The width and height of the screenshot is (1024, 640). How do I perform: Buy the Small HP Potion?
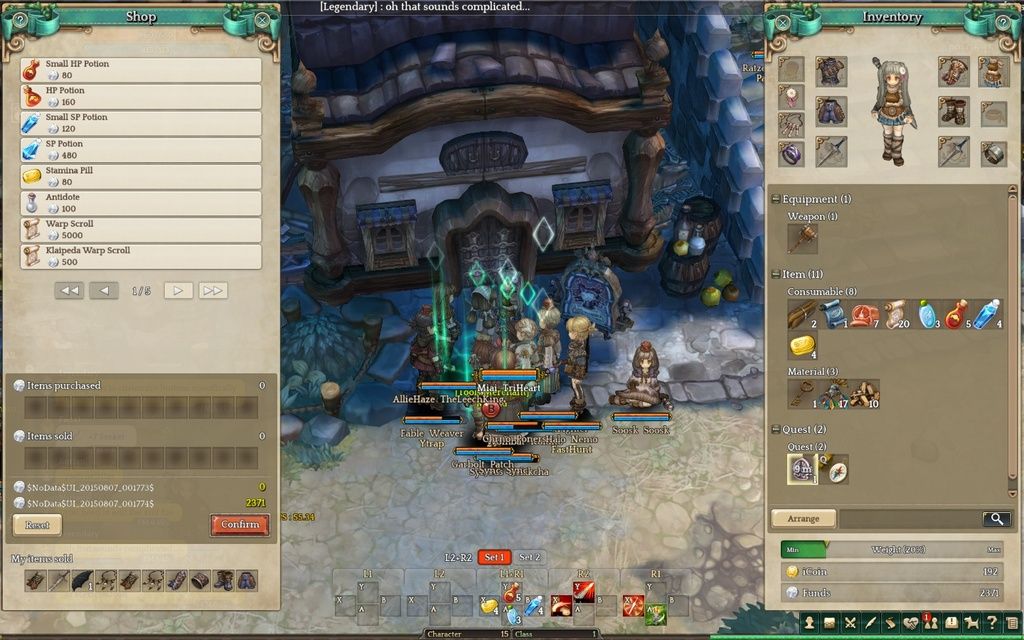coord(140,70)
